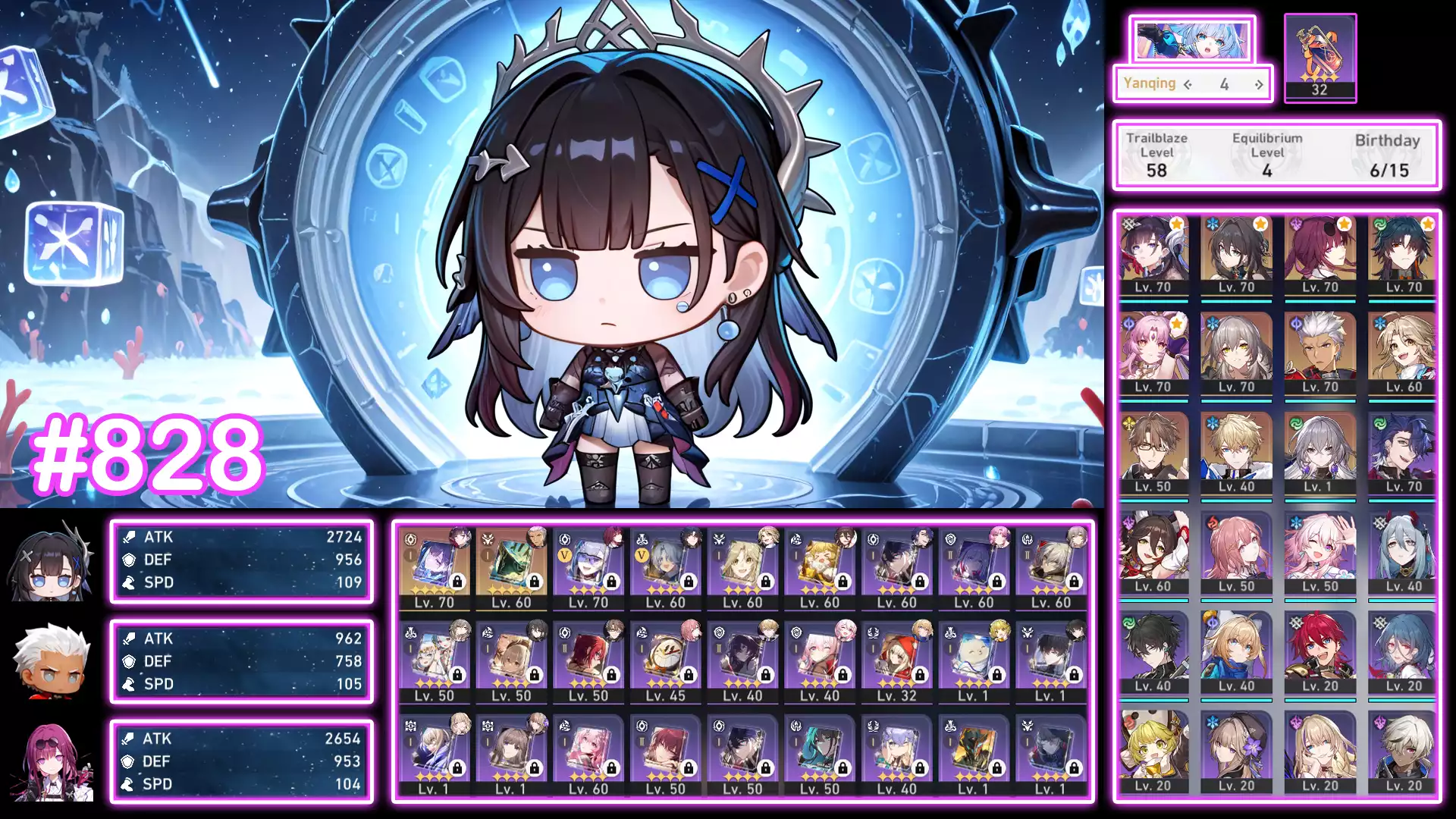Click the right arrow beside Yanqing
The width and height of the screenshot is (1456, 819).
point(1259,84)
